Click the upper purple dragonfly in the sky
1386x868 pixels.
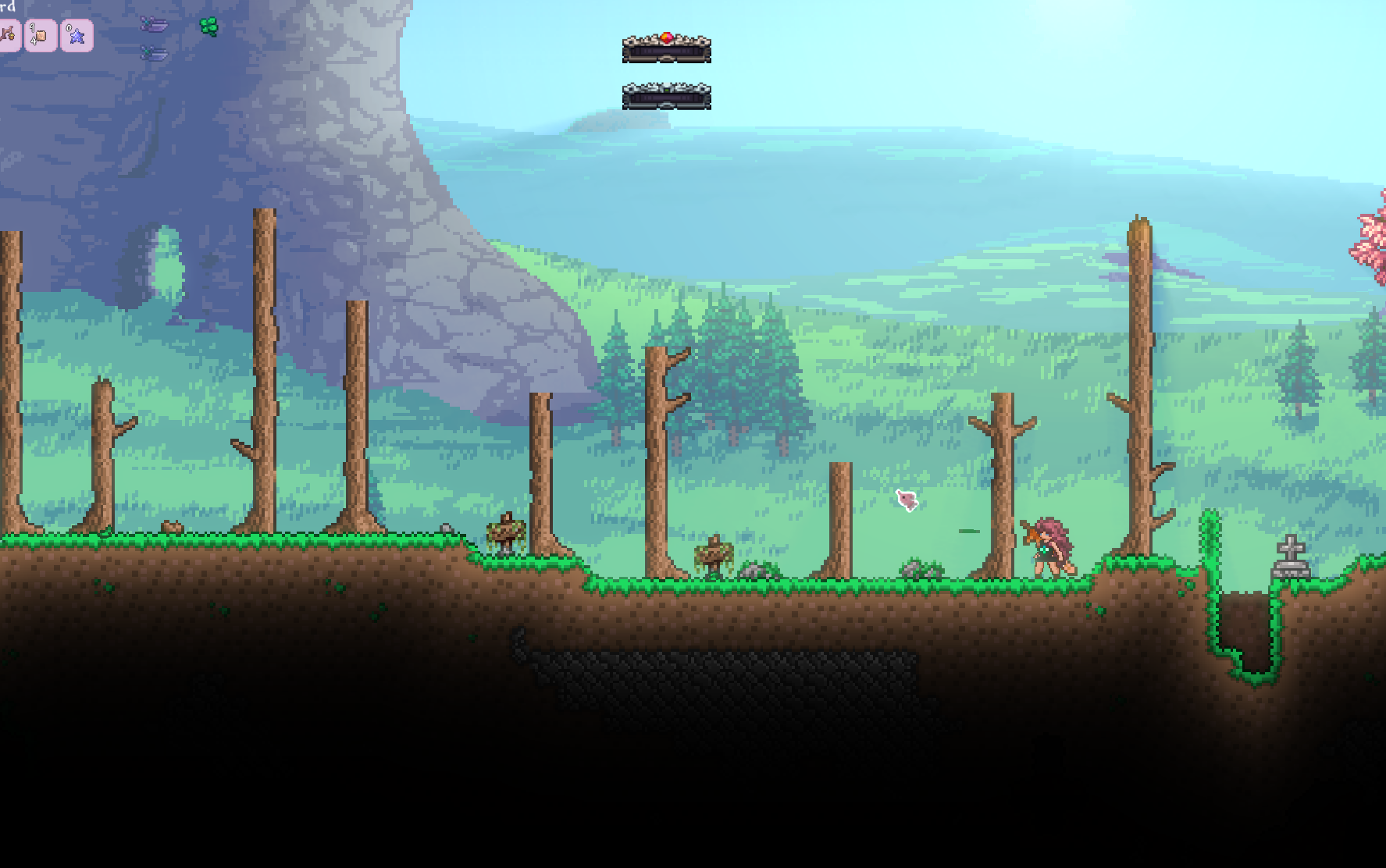click(153, 24)
